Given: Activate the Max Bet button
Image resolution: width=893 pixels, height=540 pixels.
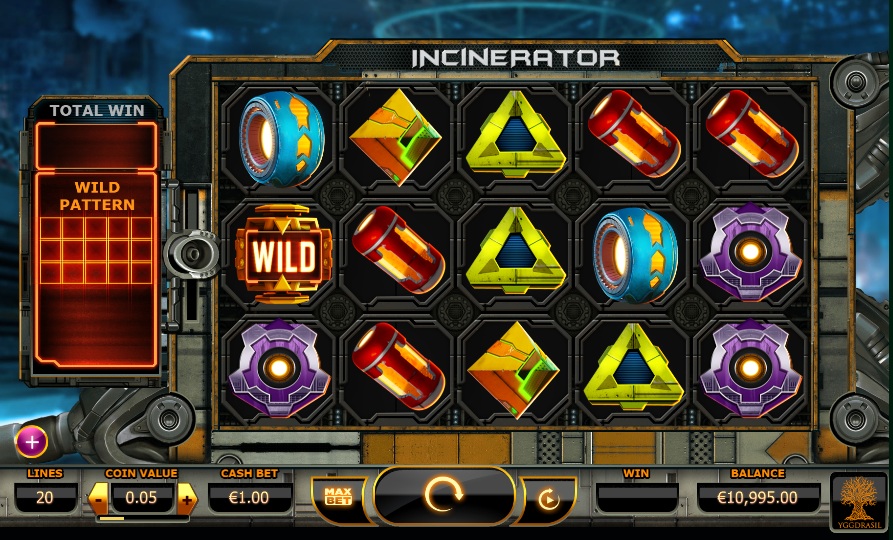Looking at the screenshot, I should click(x=336, y=495).
